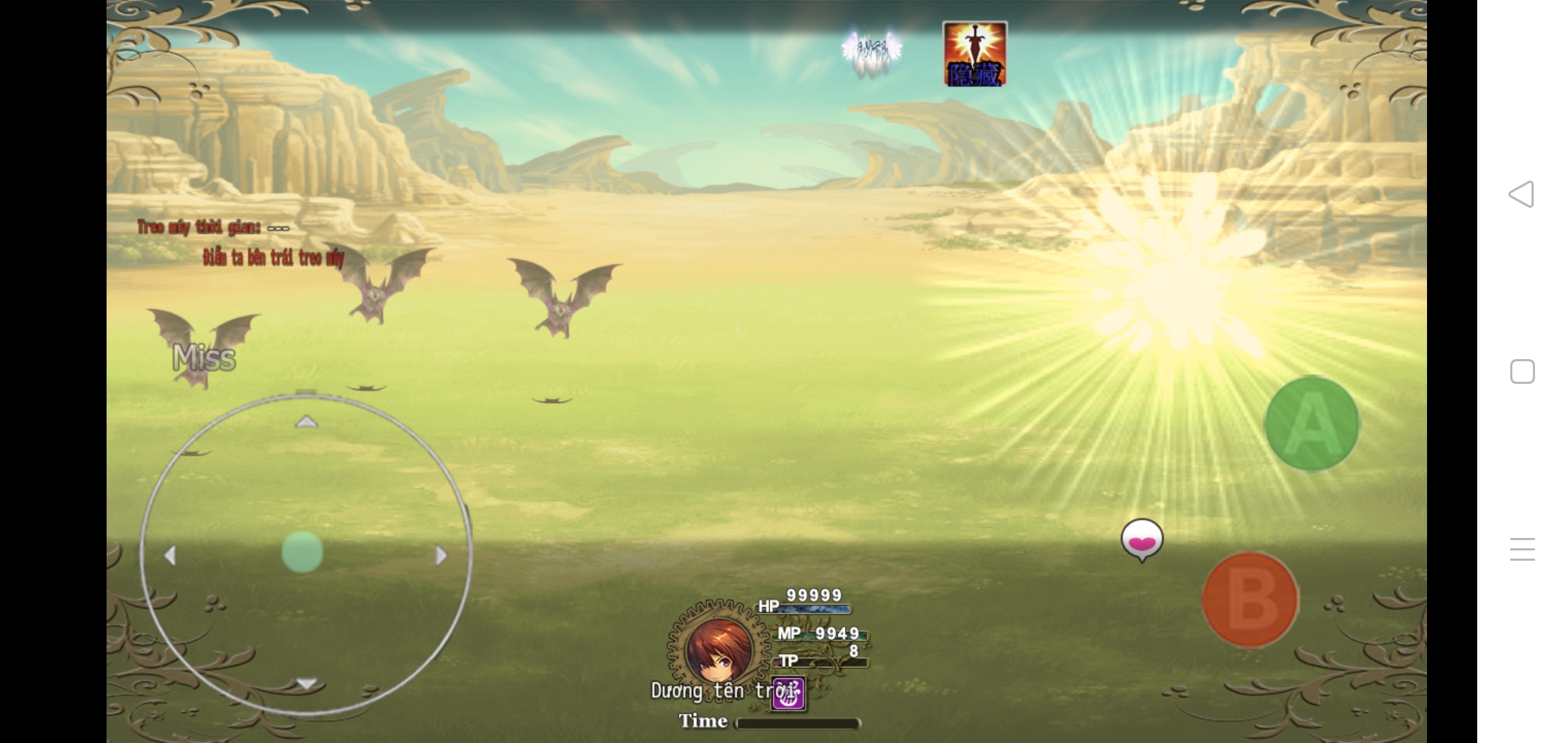Open Android recent apps menu lines
The height and width of the screenshot is (743, 1568).
[1522, 549]
